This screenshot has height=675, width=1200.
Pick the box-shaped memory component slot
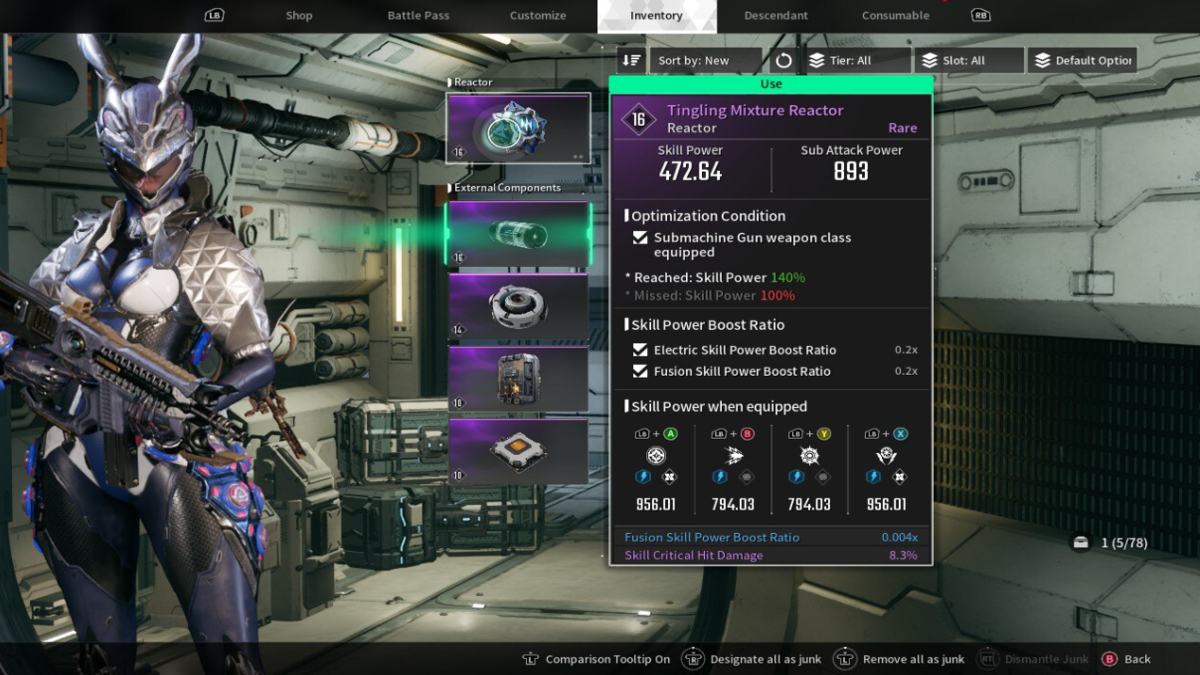point(518,378)
